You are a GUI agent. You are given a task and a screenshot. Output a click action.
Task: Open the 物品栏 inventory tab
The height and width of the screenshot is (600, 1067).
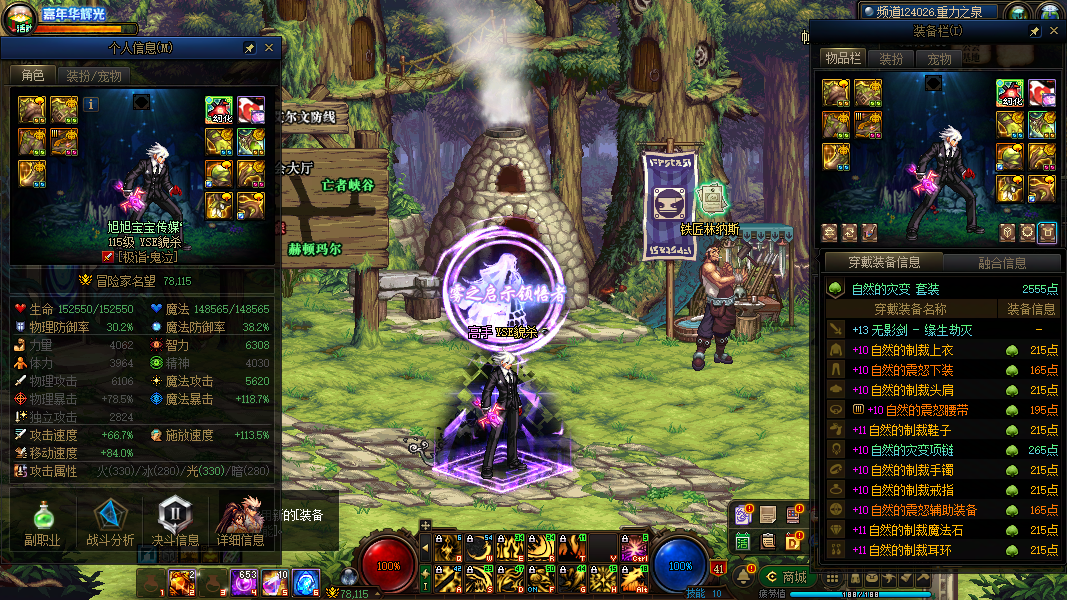pos(842,59)
